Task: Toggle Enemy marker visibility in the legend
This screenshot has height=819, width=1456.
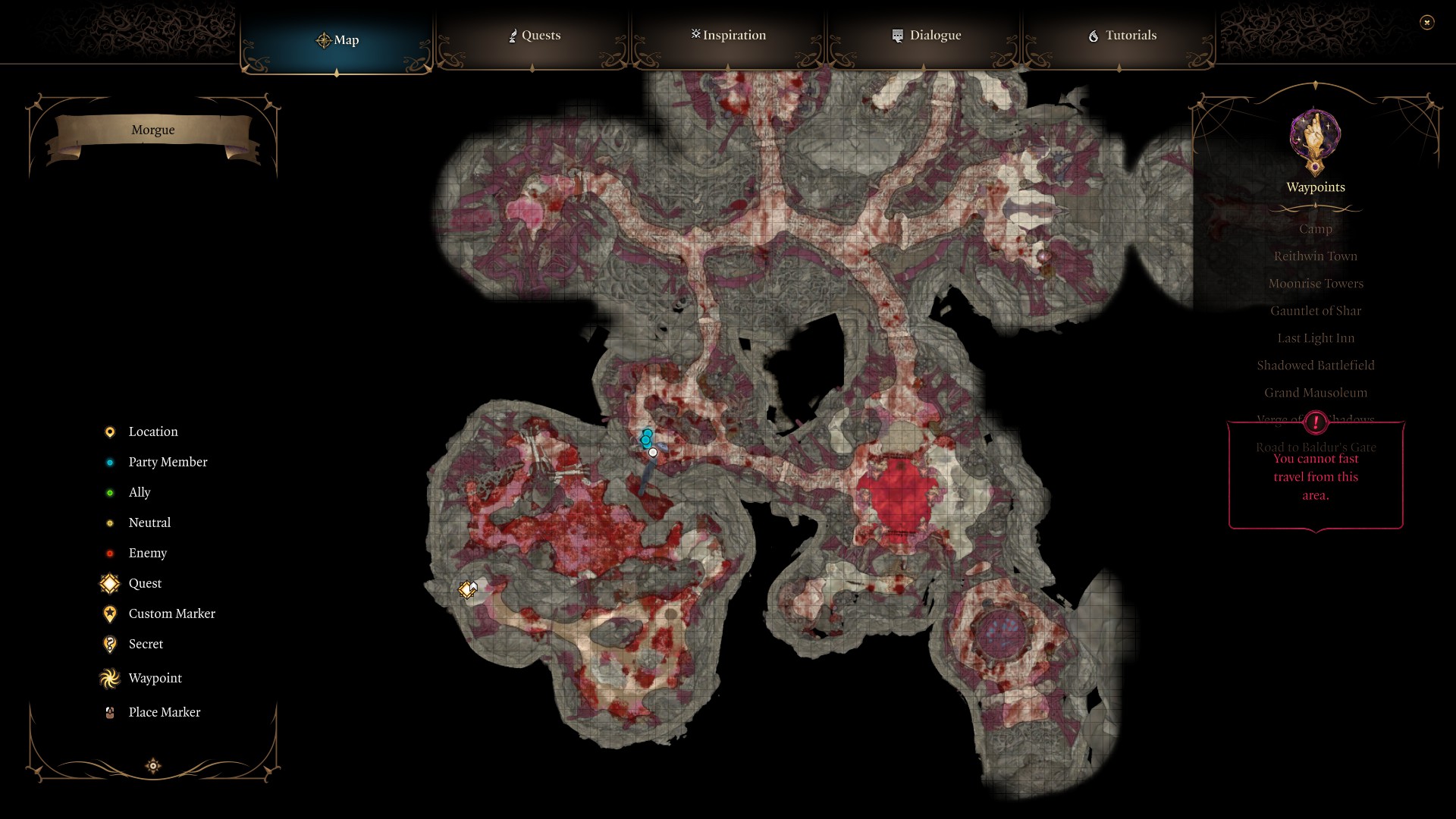Action: [x=108, y=553]
